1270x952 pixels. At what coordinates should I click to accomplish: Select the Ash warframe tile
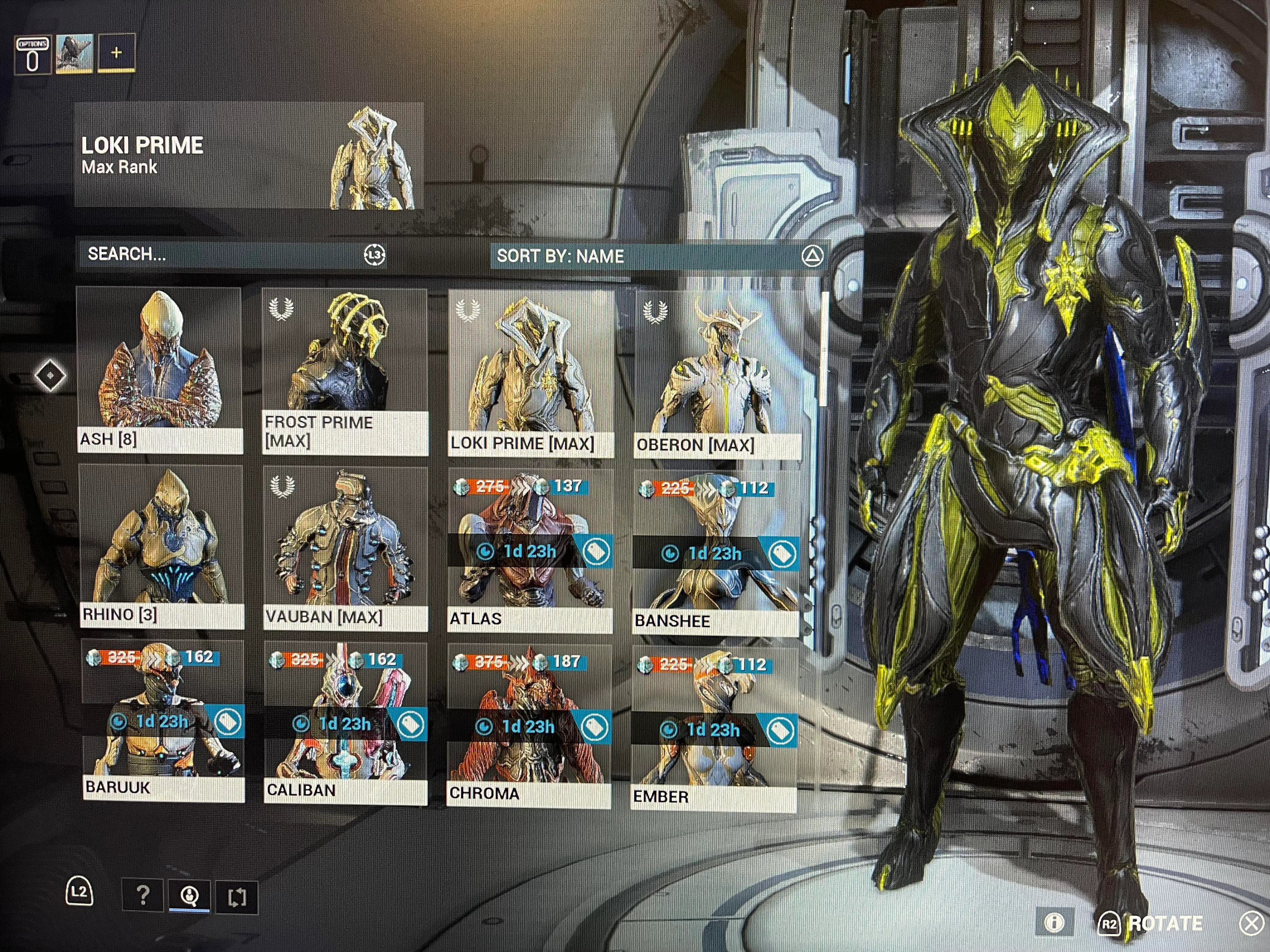(x=160, y=370)
